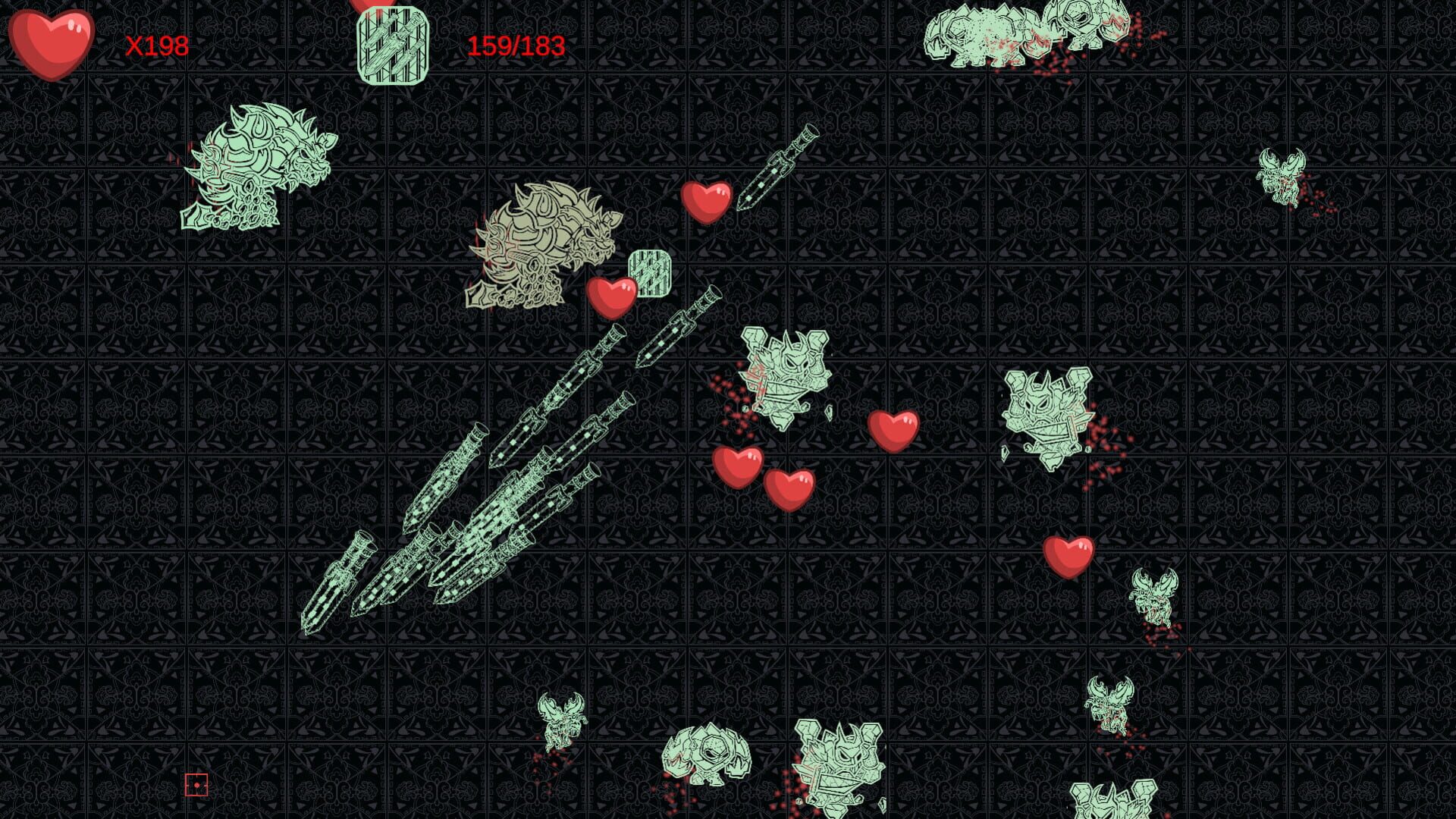Click the 159/183 ammo counter text
This screenshot has width=1456, height=819.
(516, 45)
